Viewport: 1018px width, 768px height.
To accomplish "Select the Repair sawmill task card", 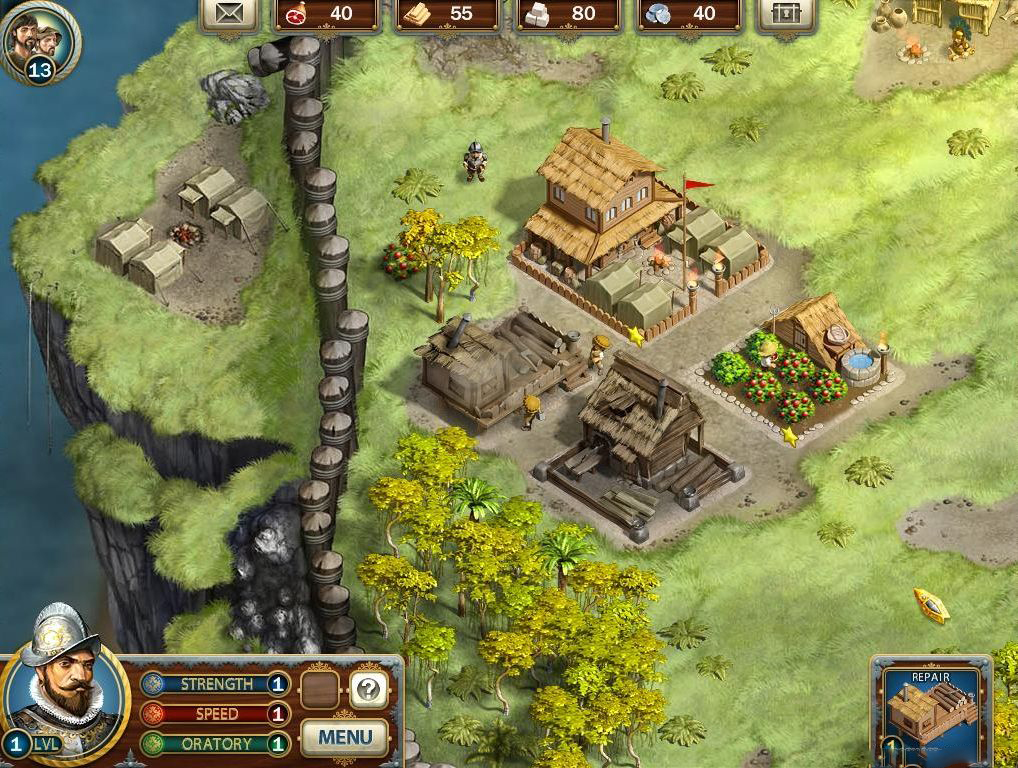I will tap(931, 712).
